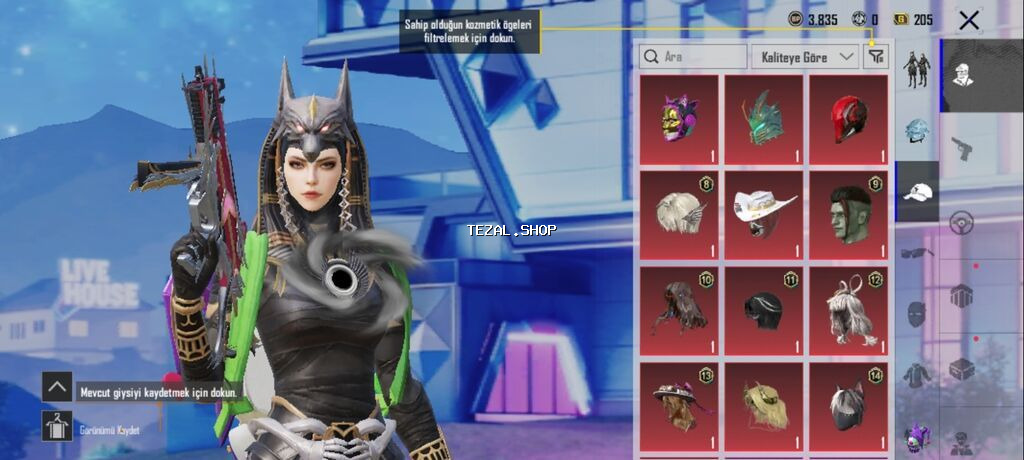Equip the white pigtails hair item
This screenshot has width=1024, height=460.
[848, 310]
